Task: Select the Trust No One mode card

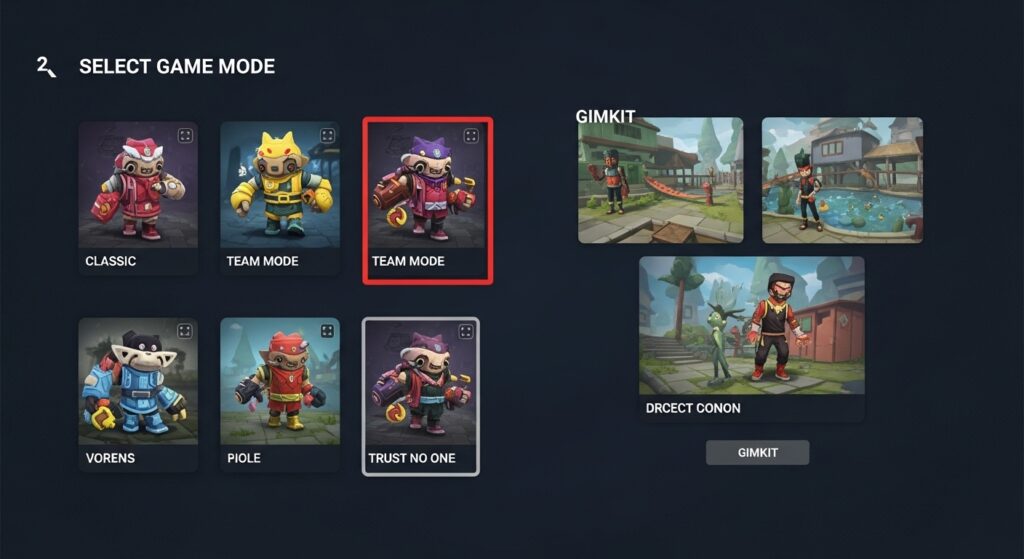Action: point(420,396)
